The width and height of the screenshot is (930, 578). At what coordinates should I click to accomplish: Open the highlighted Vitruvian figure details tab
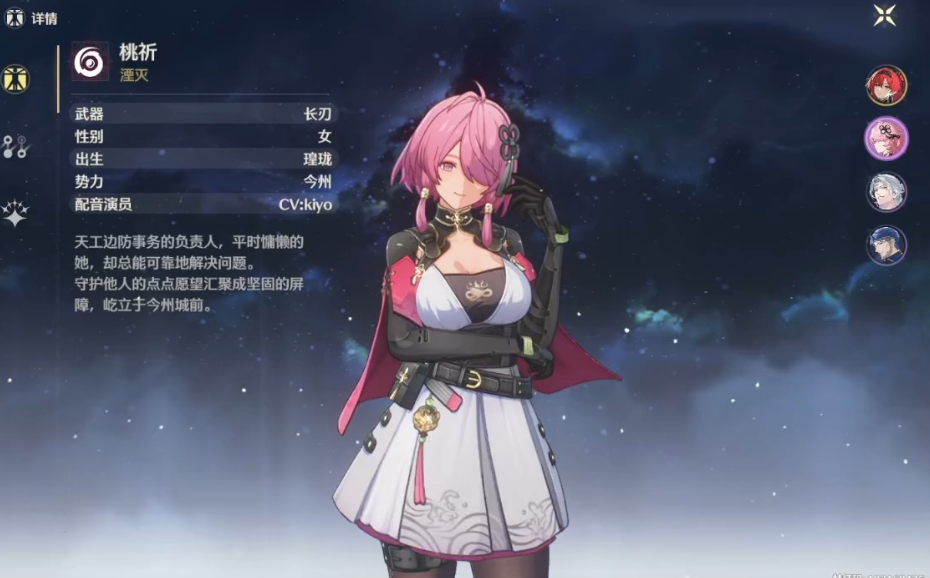[x=15, y=78]
